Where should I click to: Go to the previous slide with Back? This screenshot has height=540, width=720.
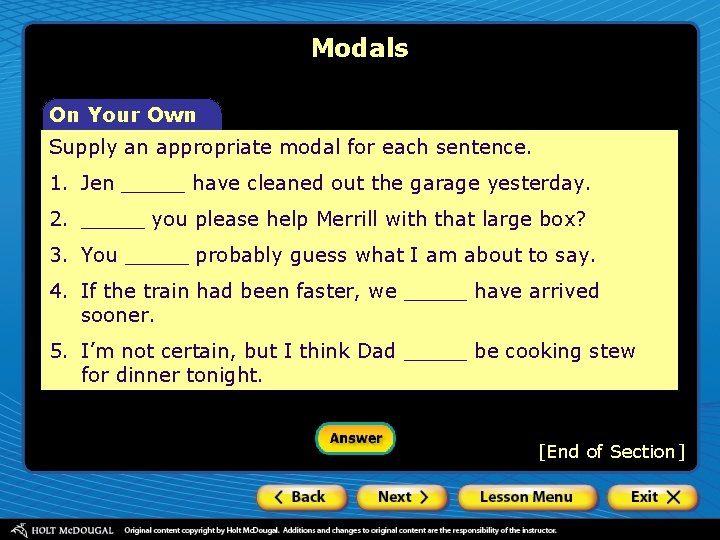point(301,497)
